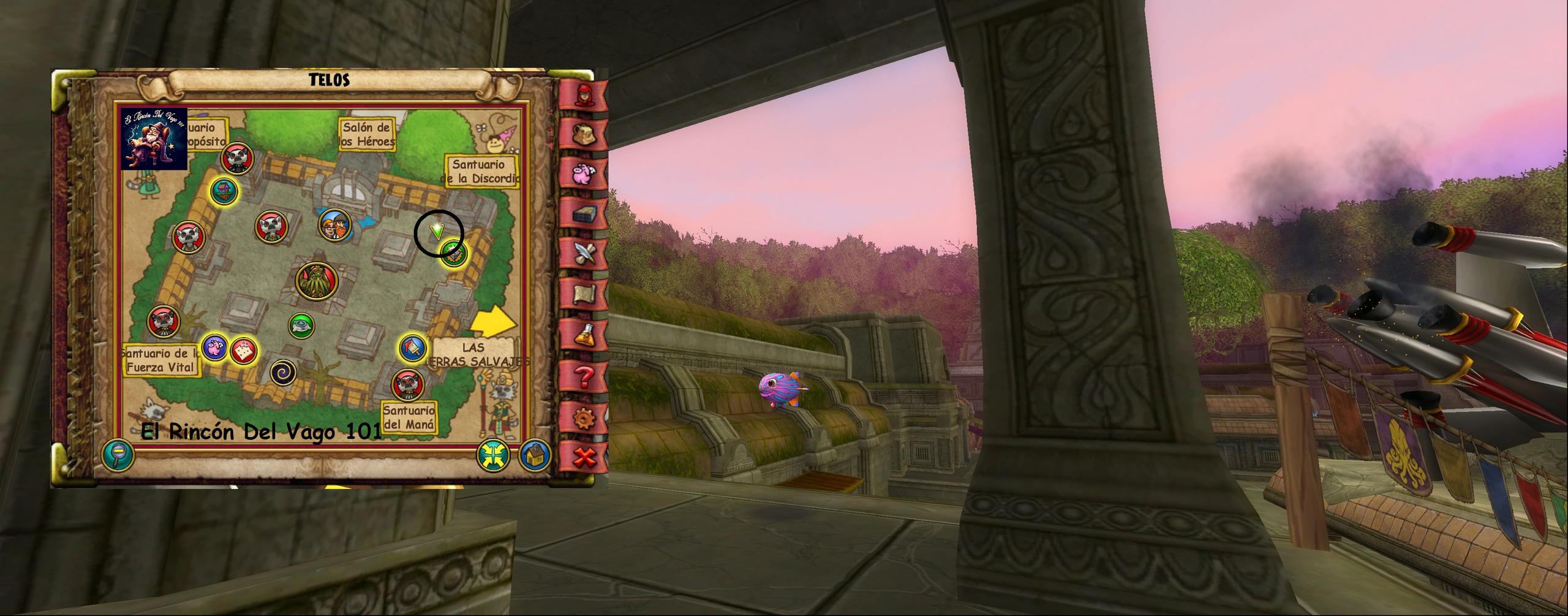
Task: Open the character tab with the red hooded wizard
Action: [x=581, y=94]
